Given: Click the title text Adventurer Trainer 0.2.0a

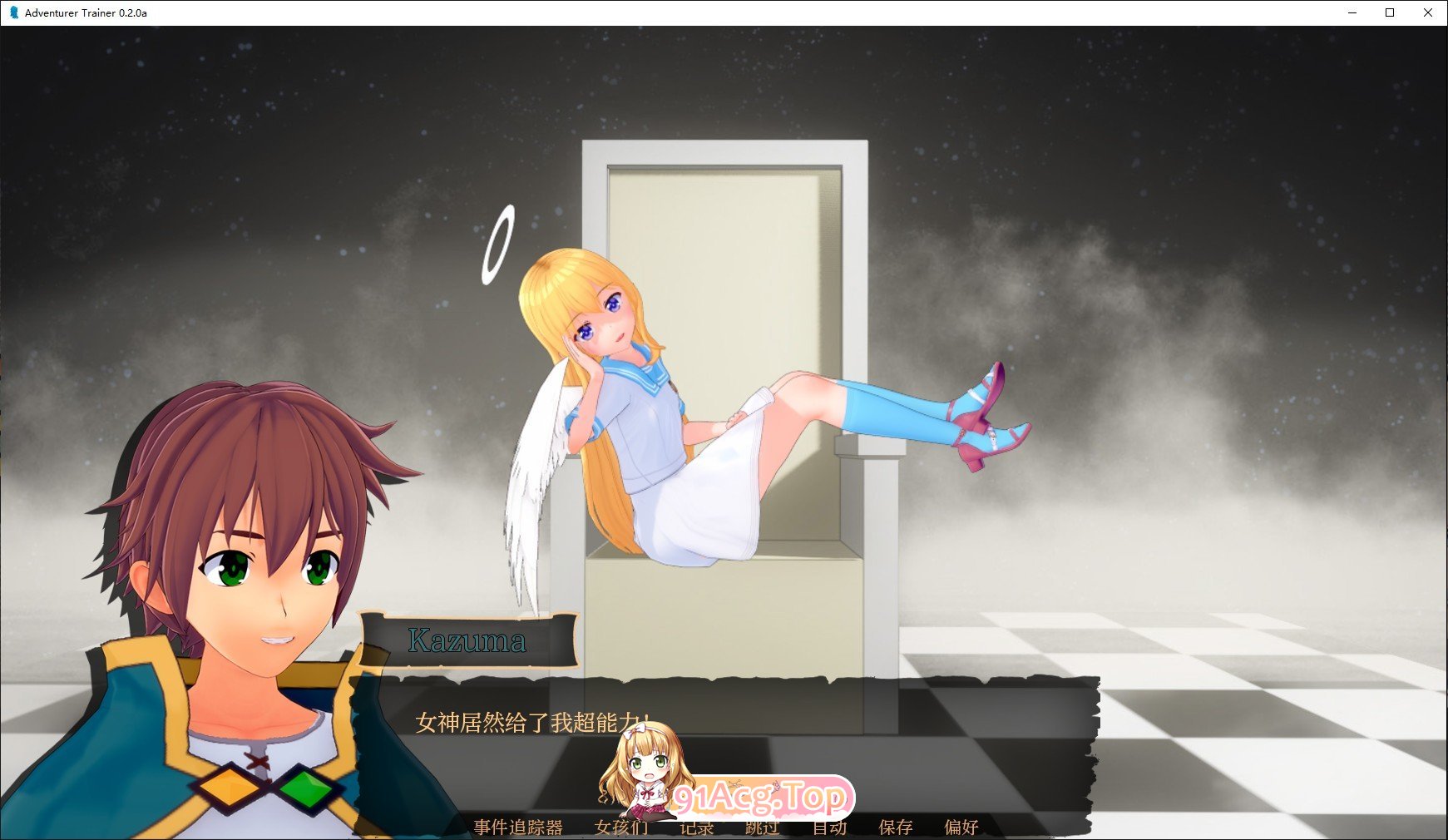Looking at the screenshot, I should (85, 12).
